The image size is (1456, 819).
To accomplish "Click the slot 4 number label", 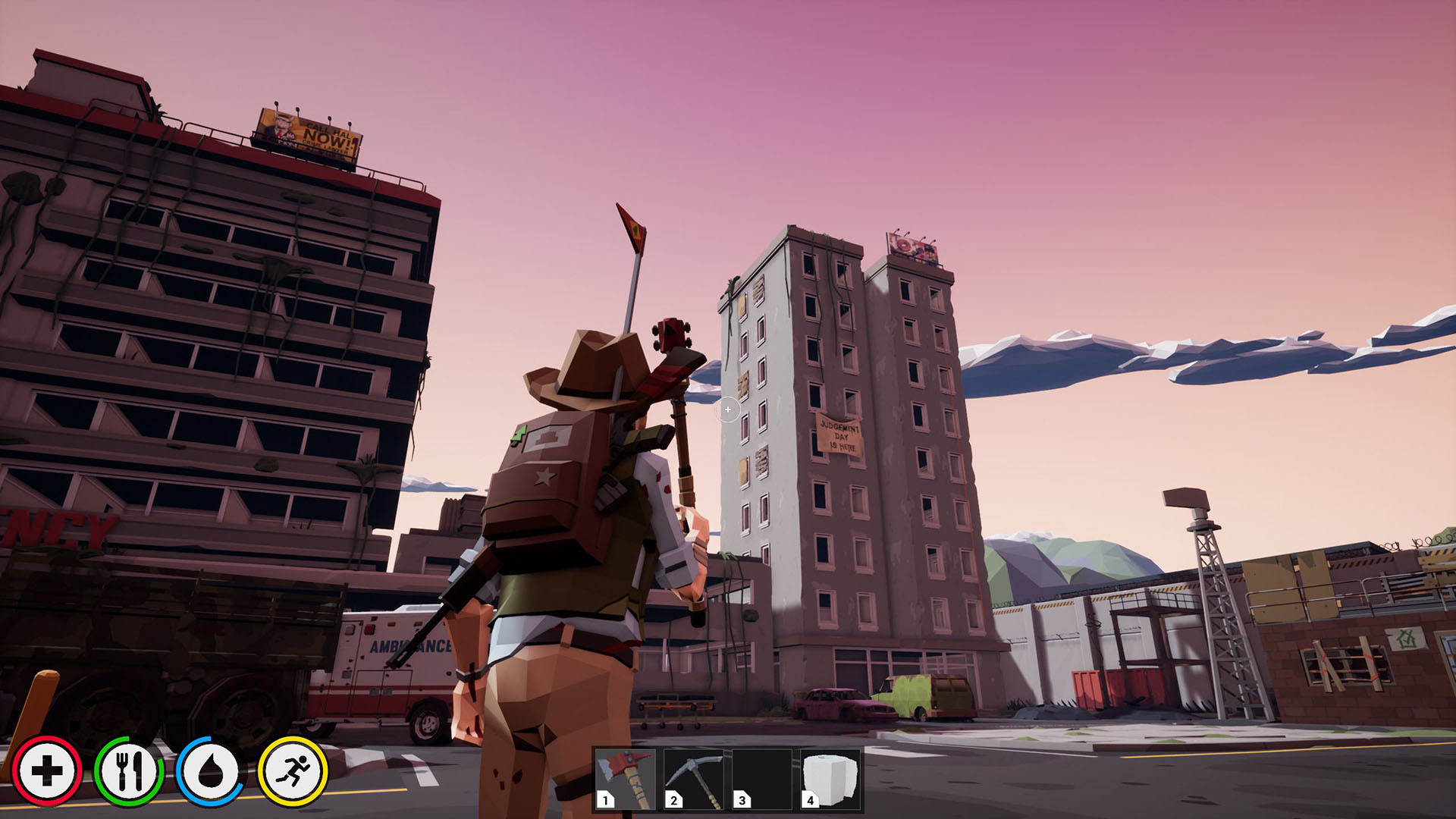I will [808, 800].
